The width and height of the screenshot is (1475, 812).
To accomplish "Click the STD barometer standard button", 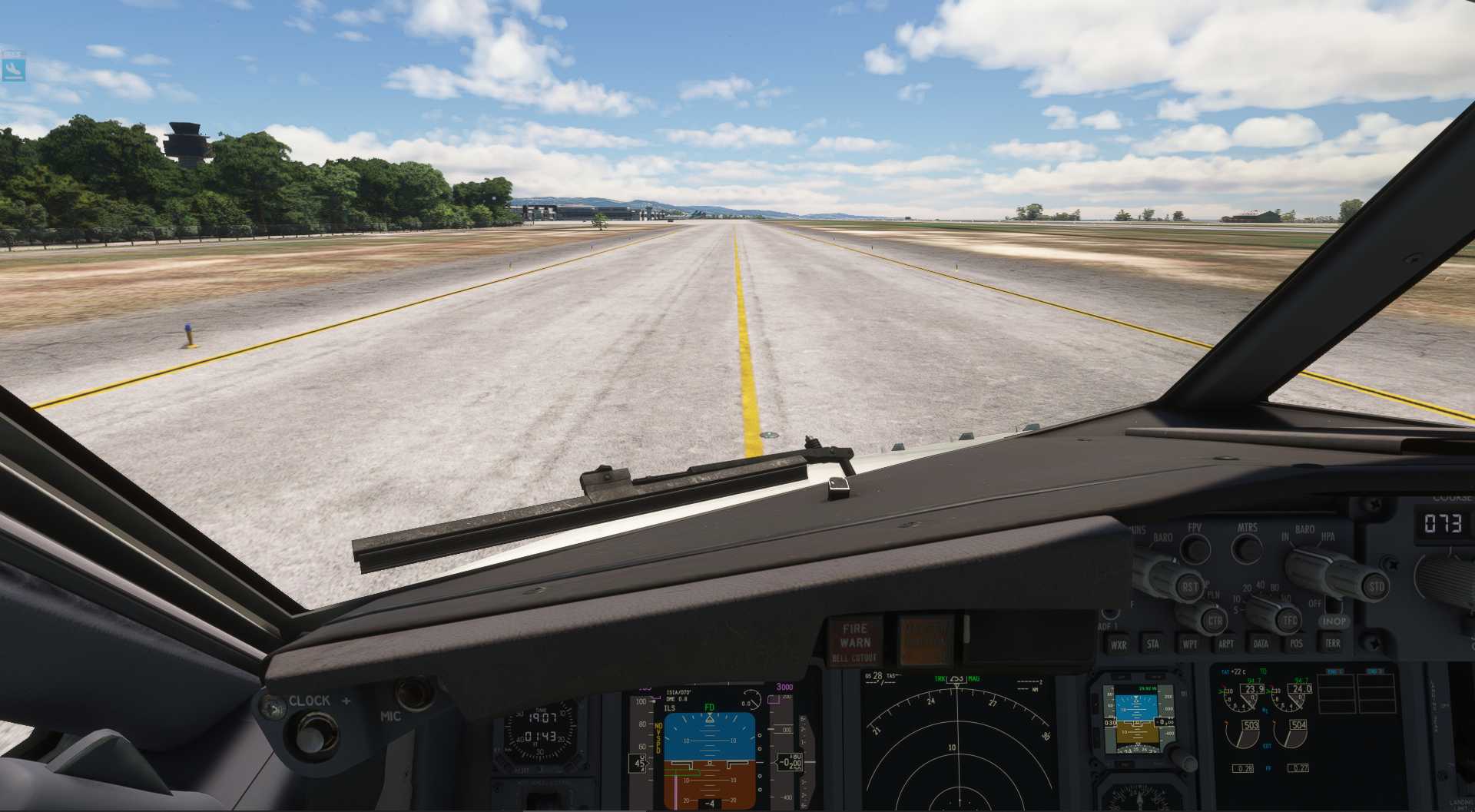I will click(x=1375, y=587).
